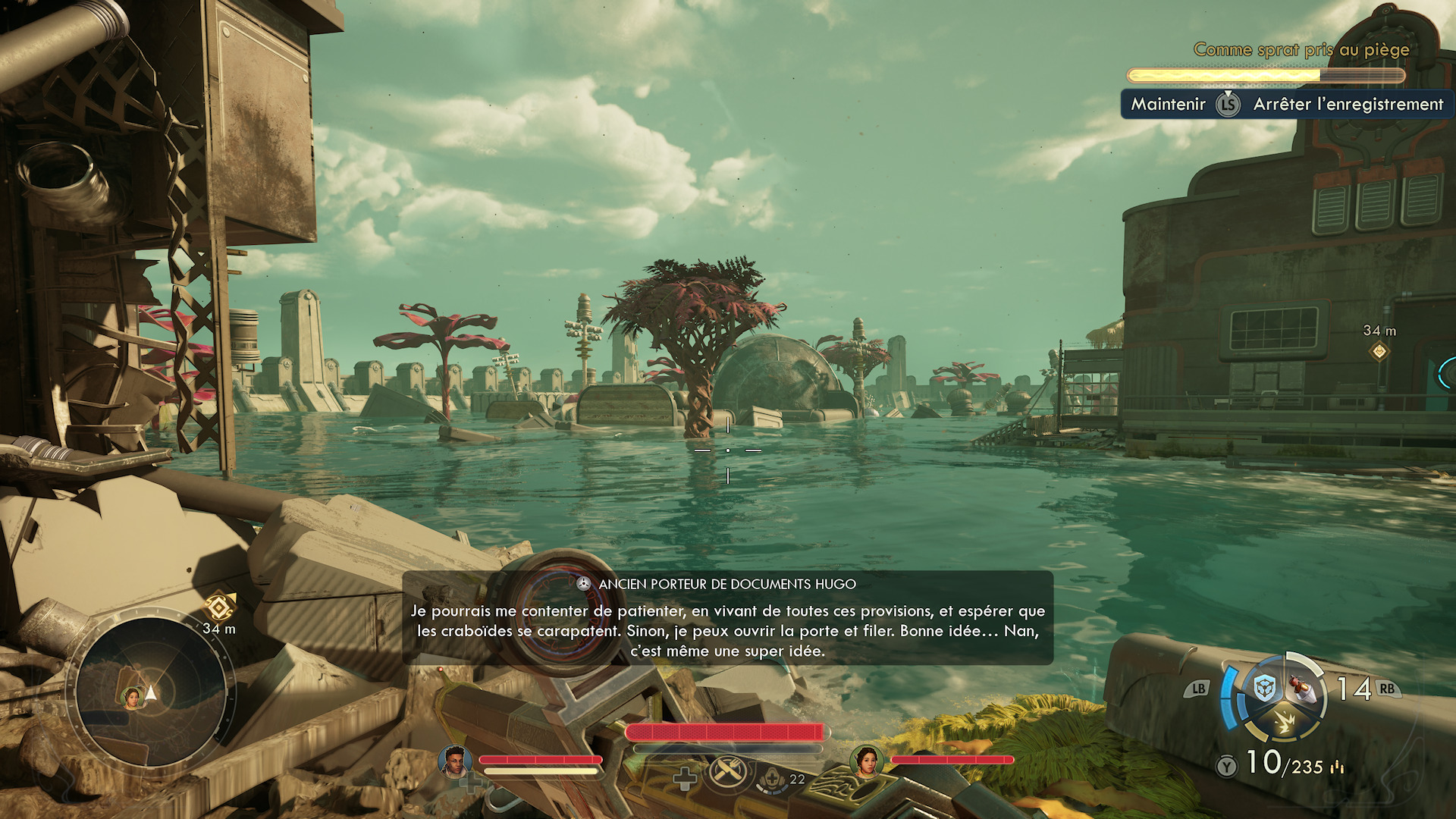Open the 'Comme sprat pris au piège' quest tracker

coord(1301,50)
